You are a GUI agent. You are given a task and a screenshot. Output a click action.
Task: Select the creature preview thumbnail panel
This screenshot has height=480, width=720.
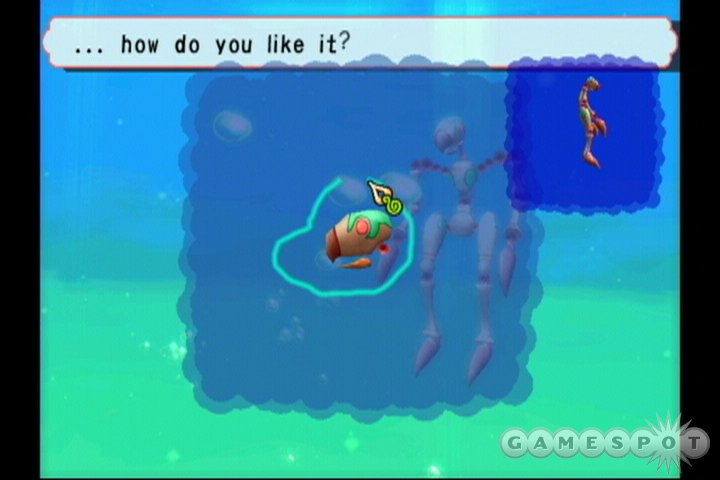[585, 133]
